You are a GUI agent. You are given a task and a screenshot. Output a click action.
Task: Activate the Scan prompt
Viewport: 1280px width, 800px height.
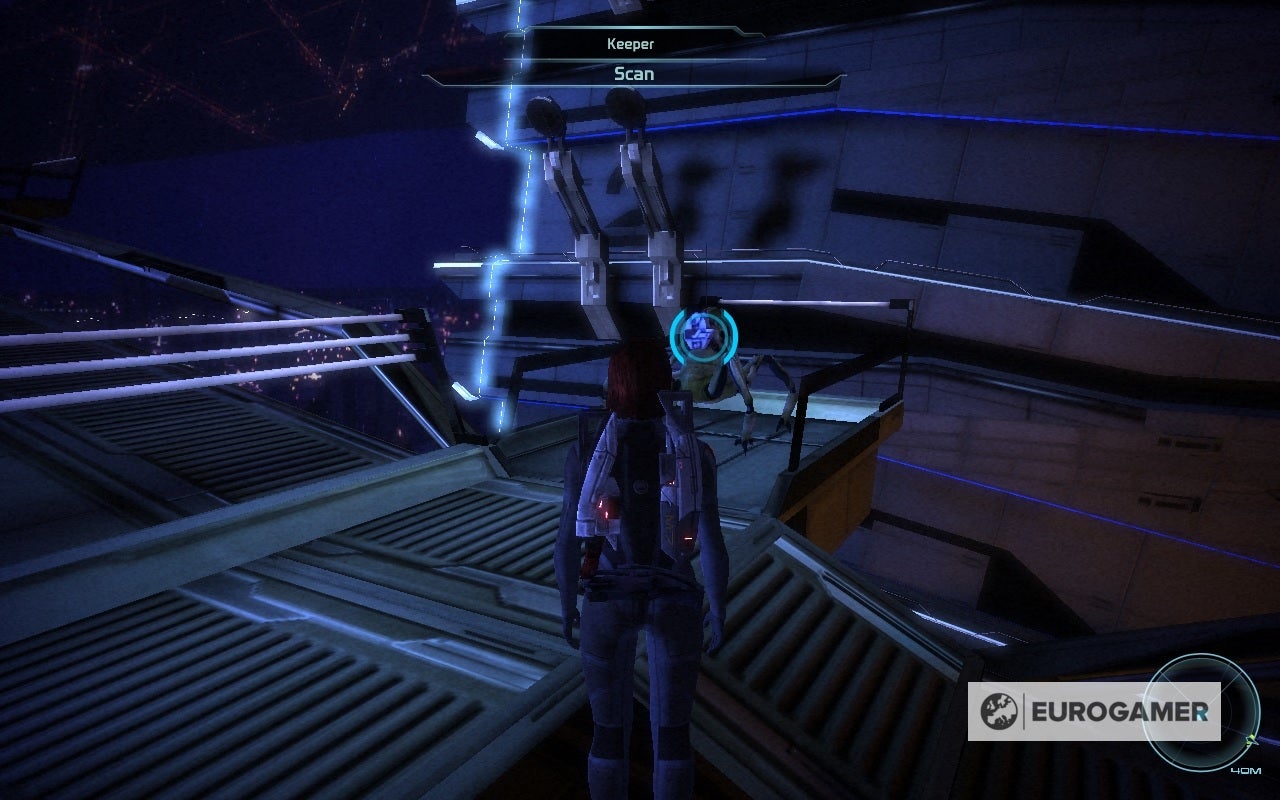(x=633, y=74)
